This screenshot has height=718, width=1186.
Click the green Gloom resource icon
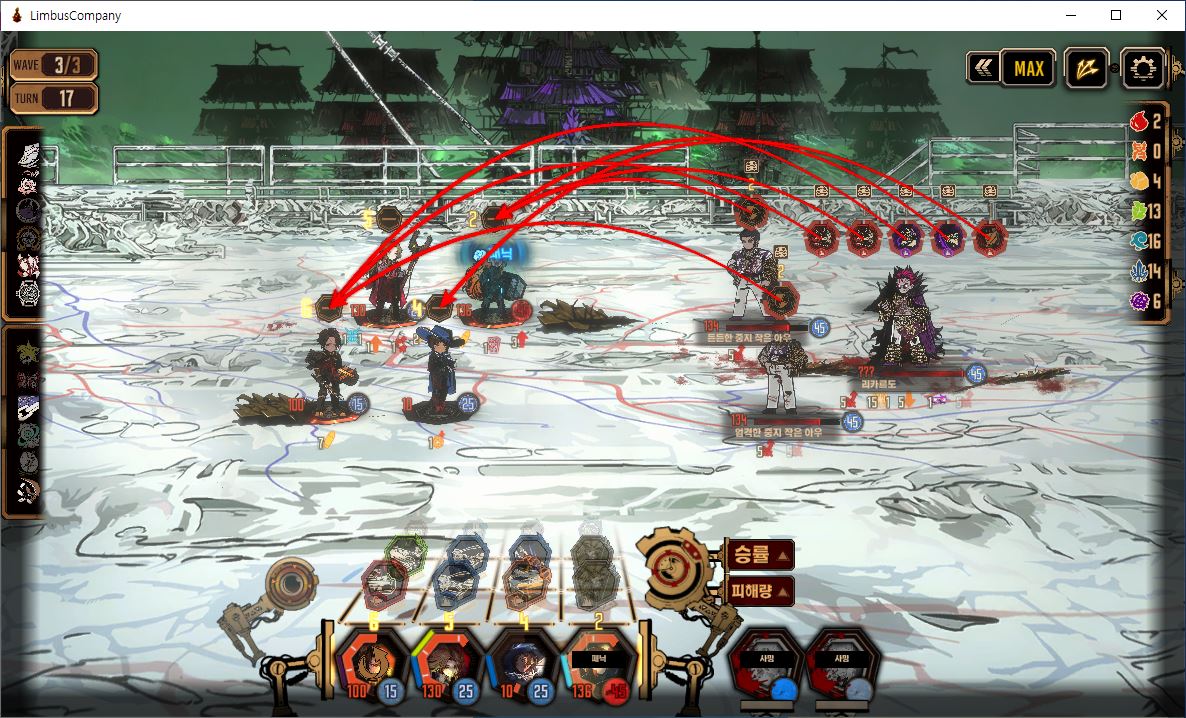point(1140,211)
